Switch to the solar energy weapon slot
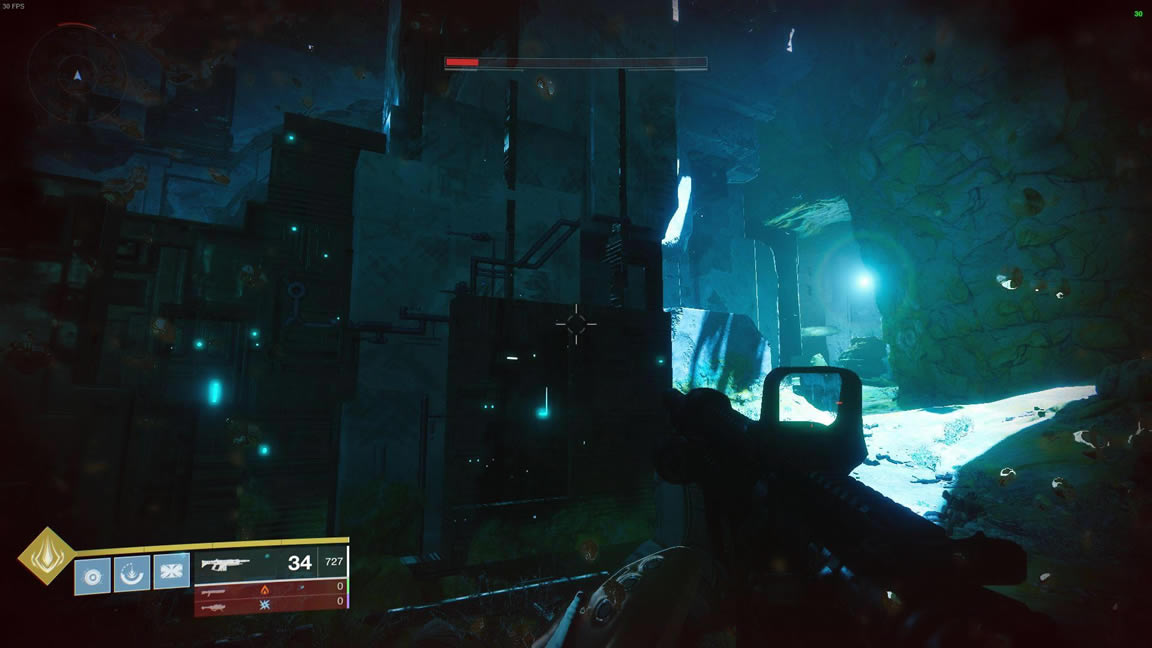This screenshot has height=648, width=1152. click(270, 588)
